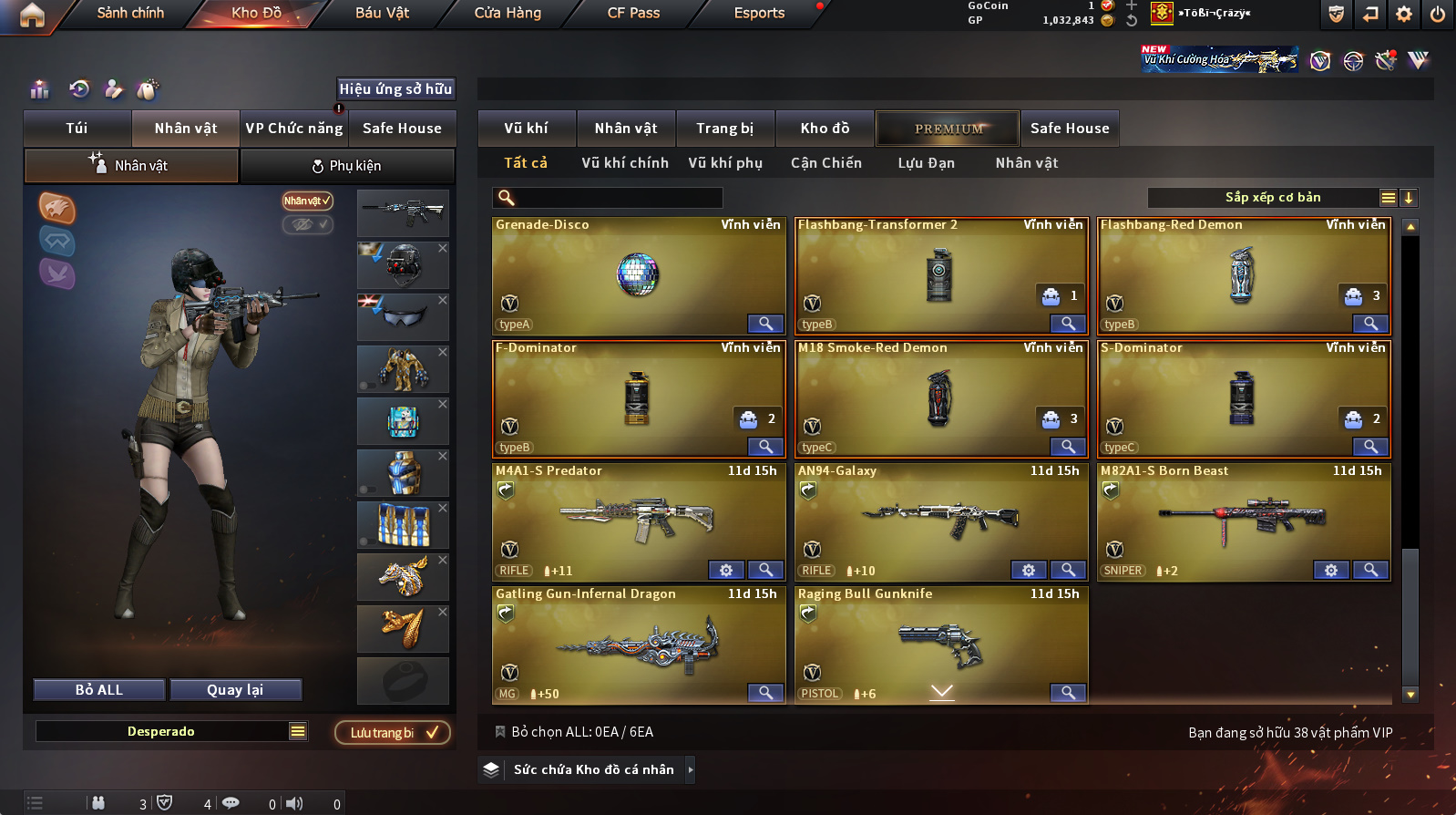Image resolution: width=1456 pixels, height=815 pixels.
Task: Pick the Grenade-Disco item
Action: tap(638, 274)
